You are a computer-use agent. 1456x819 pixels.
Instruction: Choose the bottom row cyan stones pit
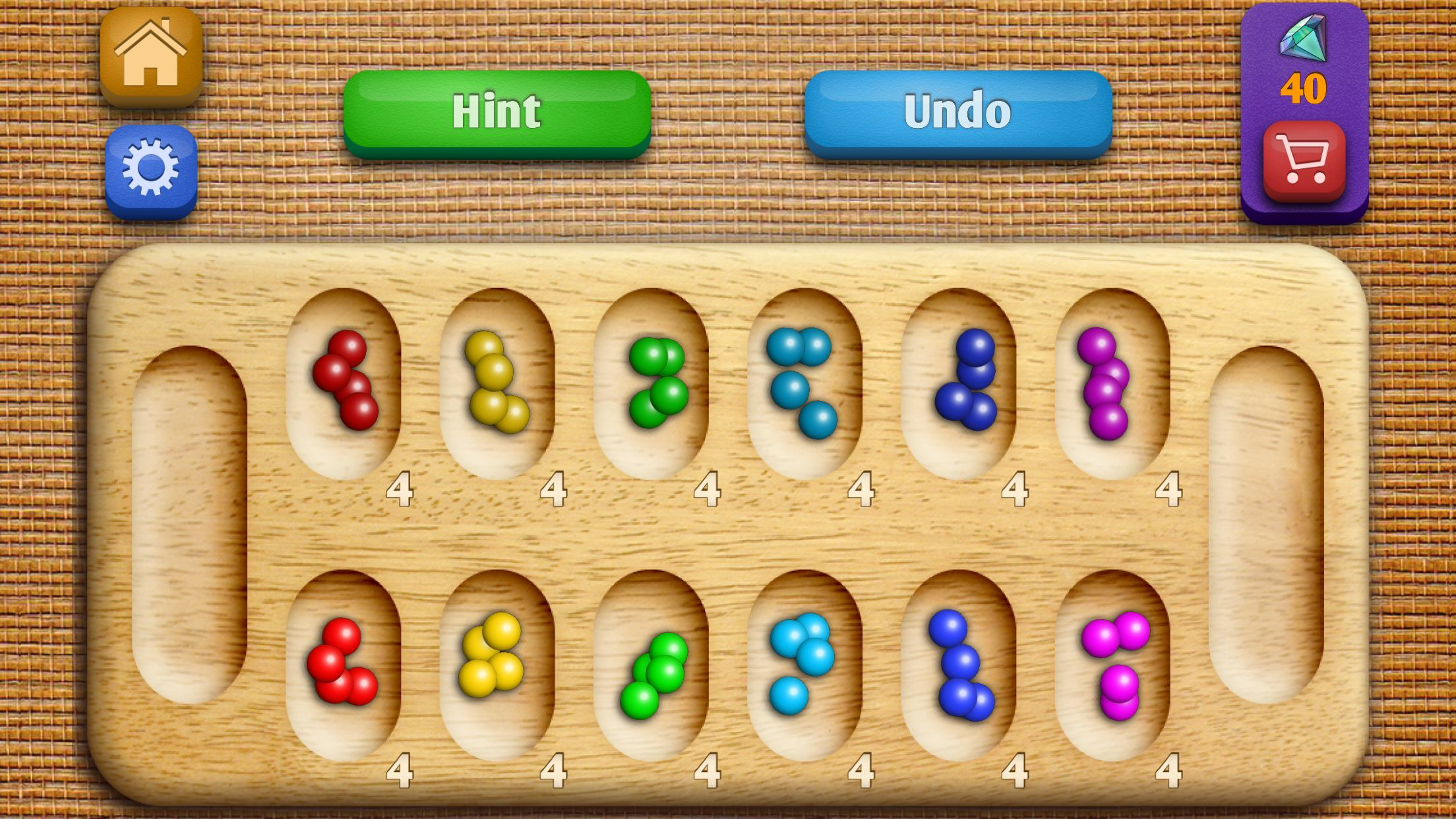click(804, 665)
